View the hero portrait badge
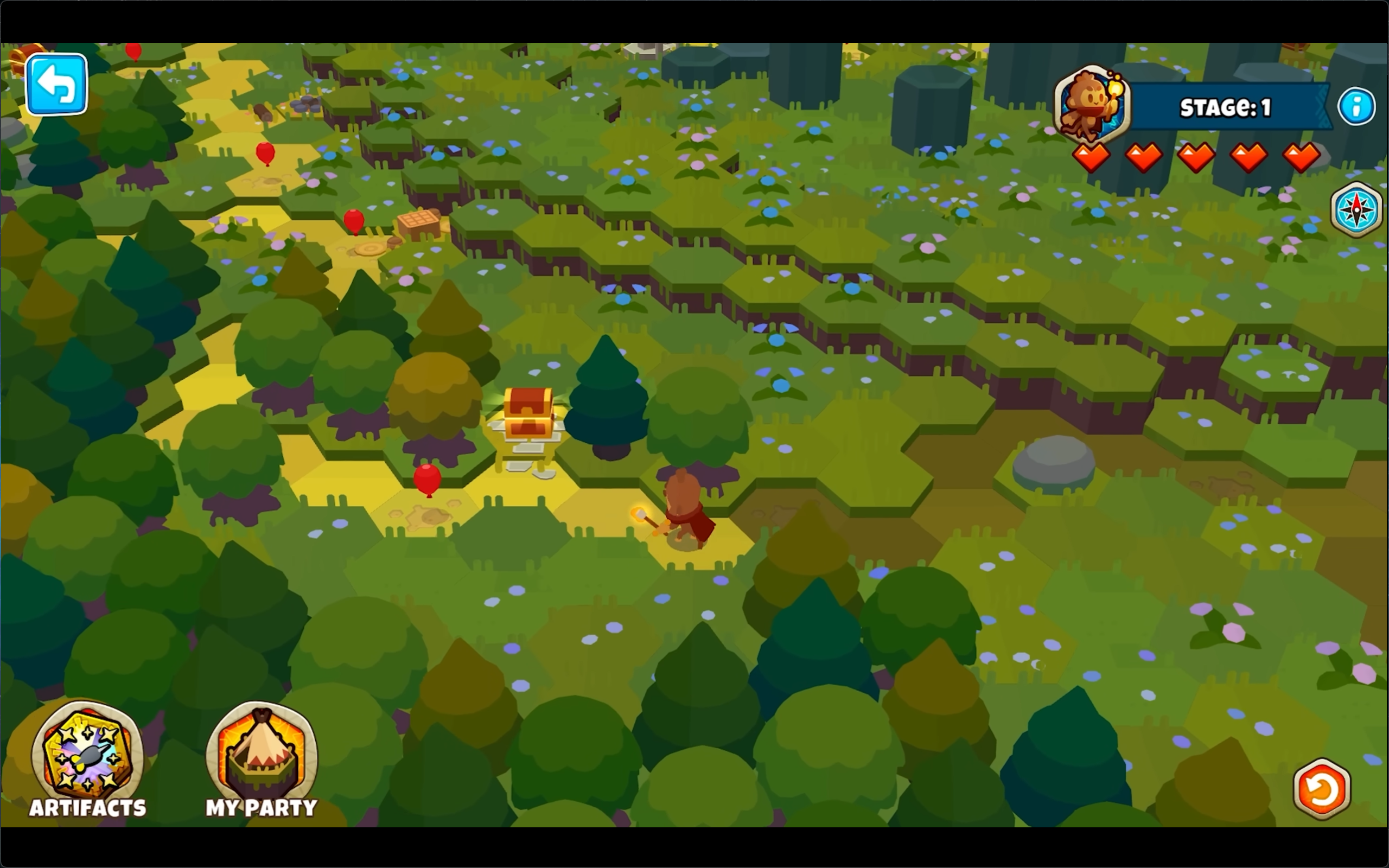 pyautogui.click(x=1092, y=103)
